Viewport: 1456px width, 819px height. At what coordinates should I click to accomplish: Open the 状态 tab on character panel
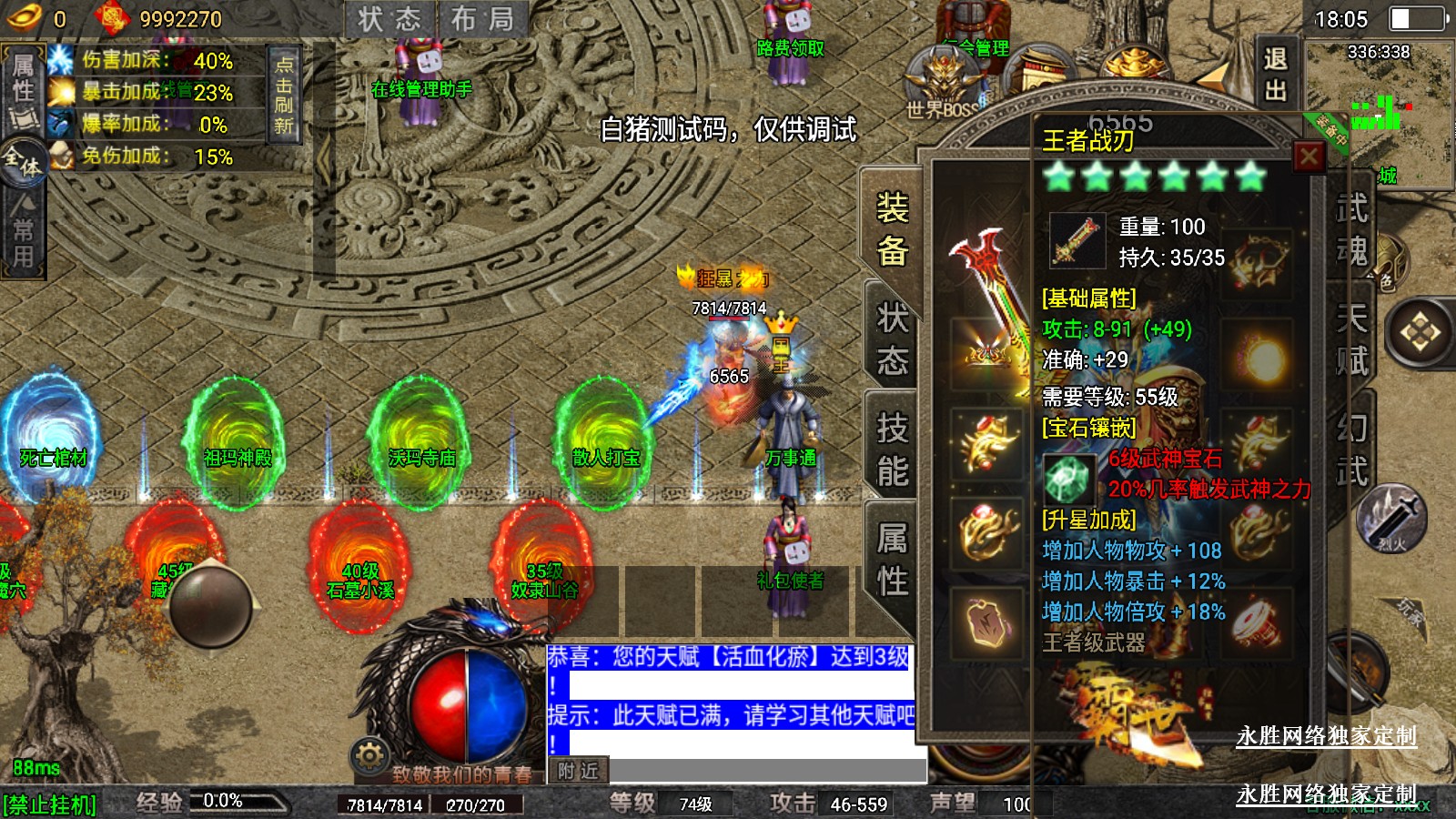point(892,339)
